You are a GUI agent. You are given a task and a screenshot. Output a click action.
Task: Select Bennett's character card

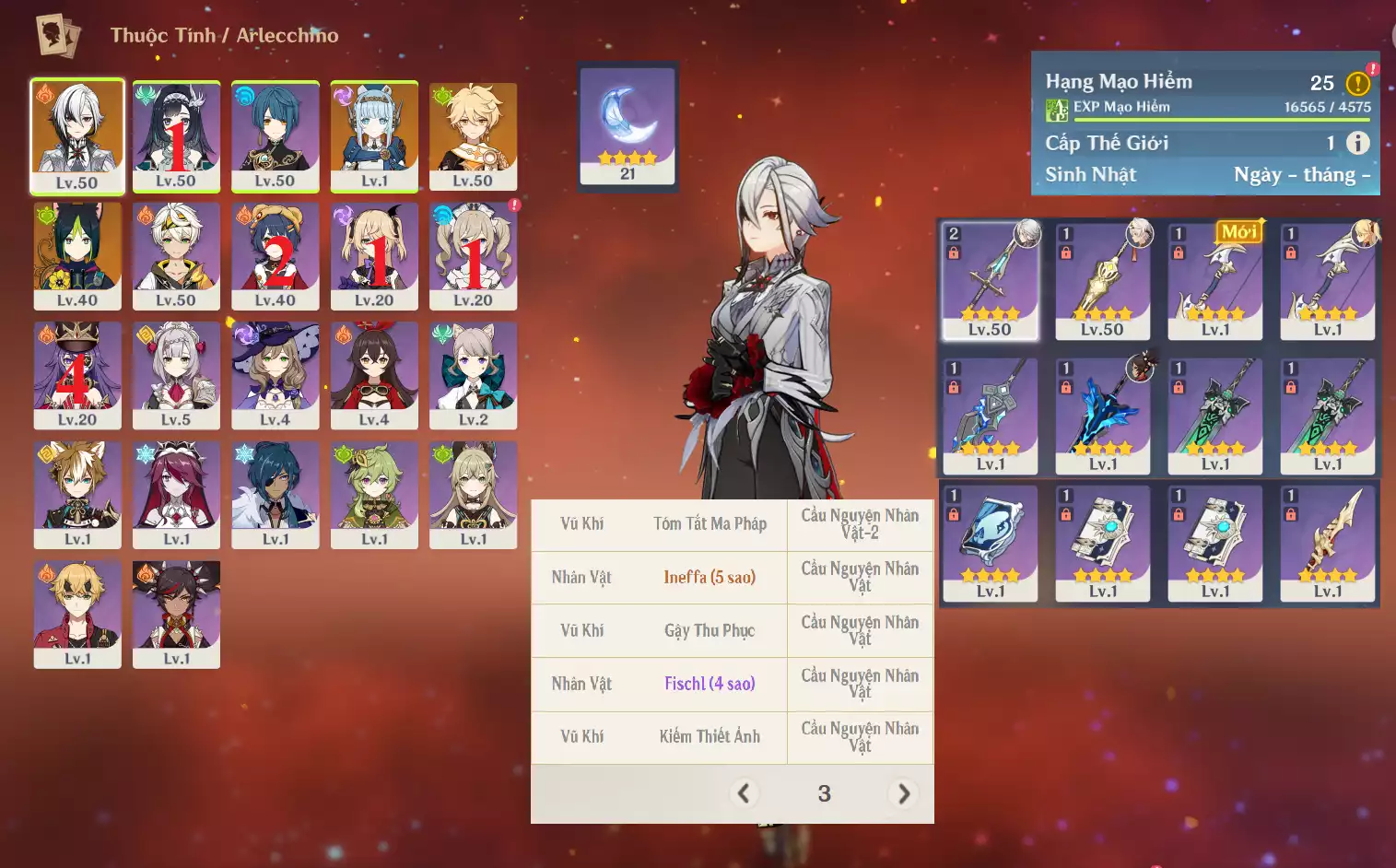[176, 255]
